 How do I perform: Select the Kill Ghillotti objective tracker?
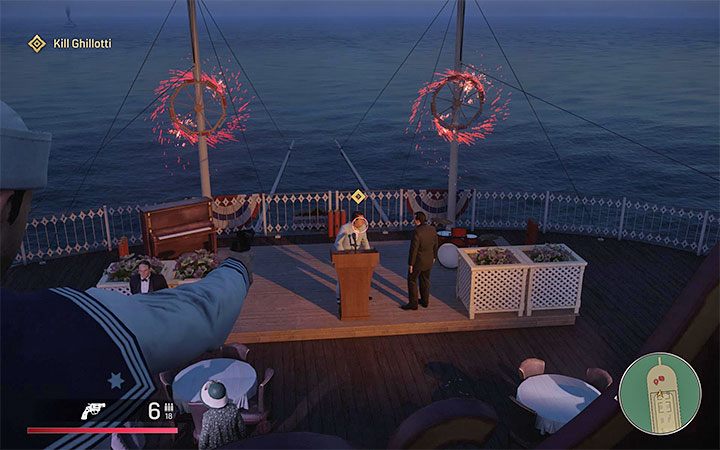point(70,43)
